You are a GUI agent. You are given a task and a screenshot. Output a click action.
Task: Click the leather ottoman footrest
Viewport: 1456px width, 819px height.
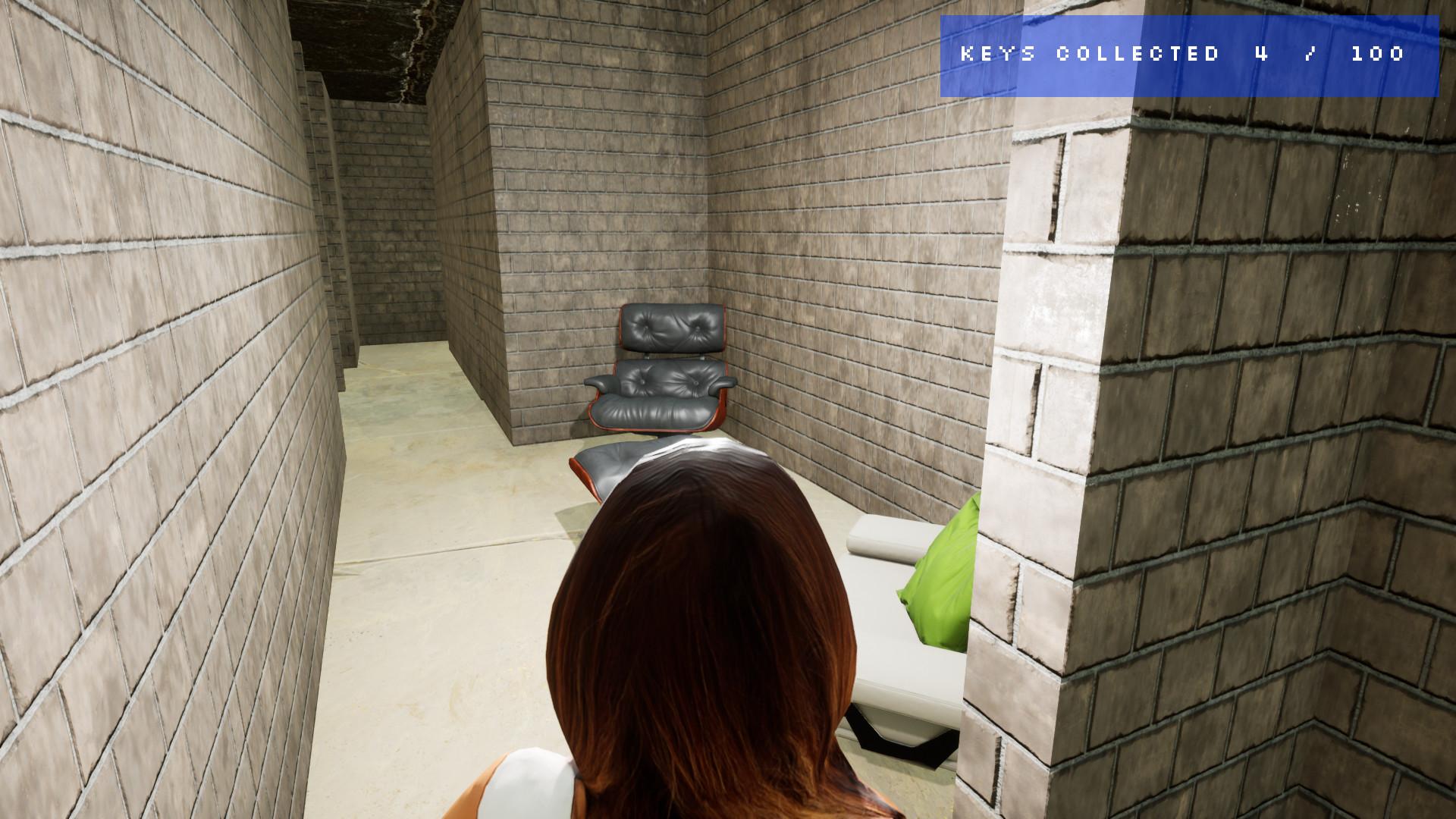[607, 463]
